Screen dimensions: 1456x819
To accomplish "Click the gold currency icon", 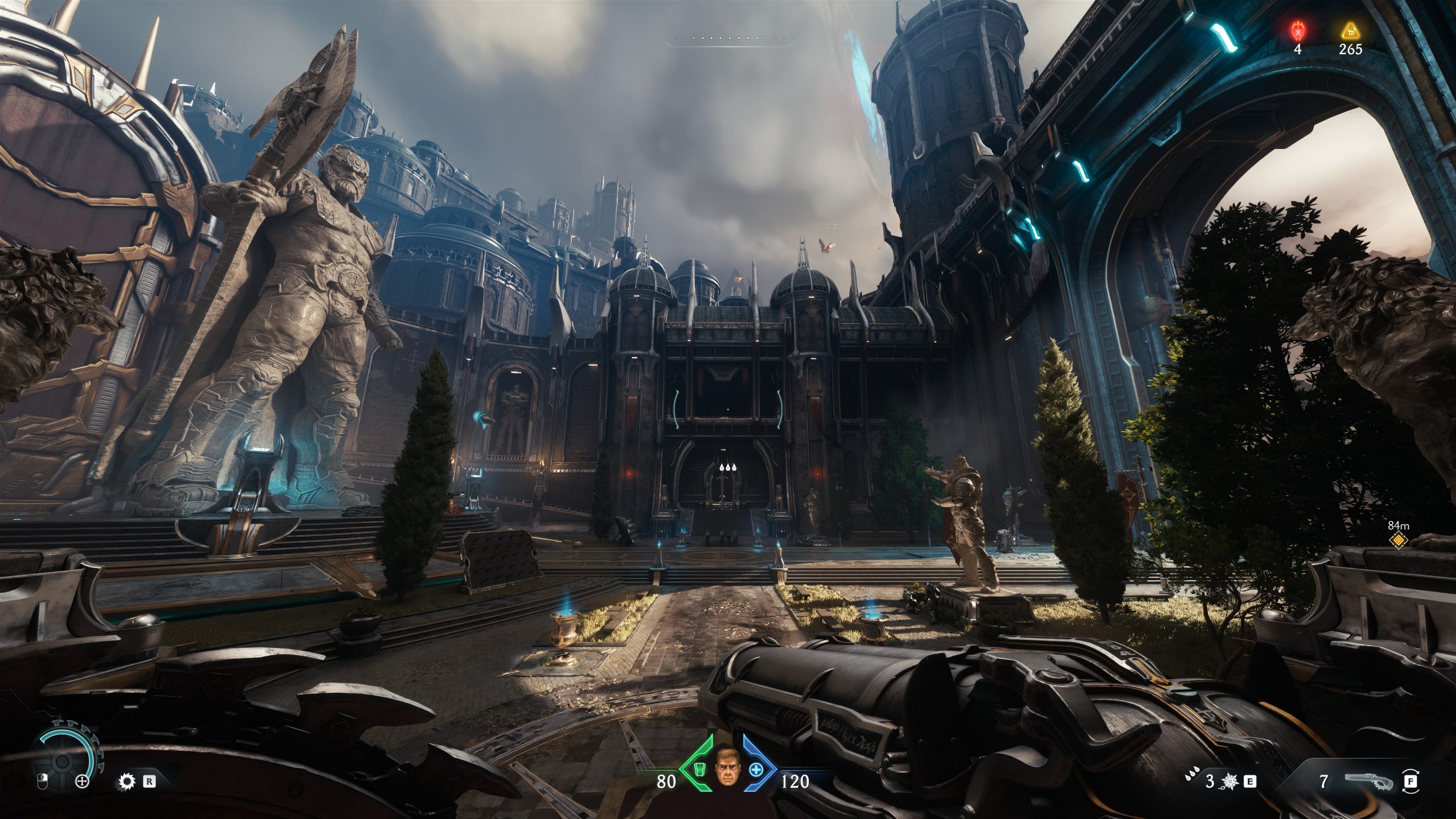I will coord(1350,30).
